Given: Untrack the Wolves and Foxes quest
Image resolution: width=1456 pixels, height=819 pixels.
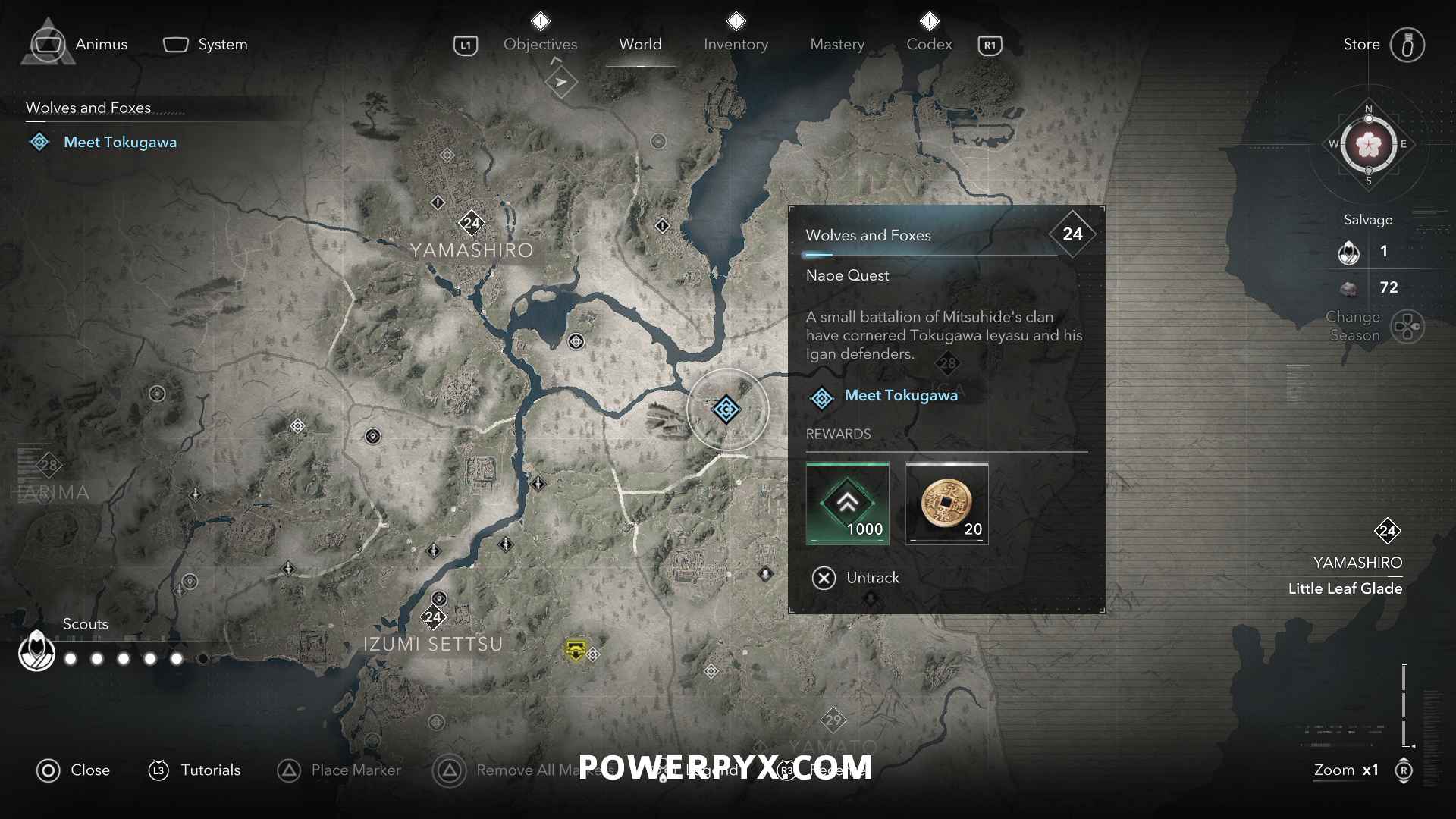Looking at the screenshot, I should (x=855, y=578).
